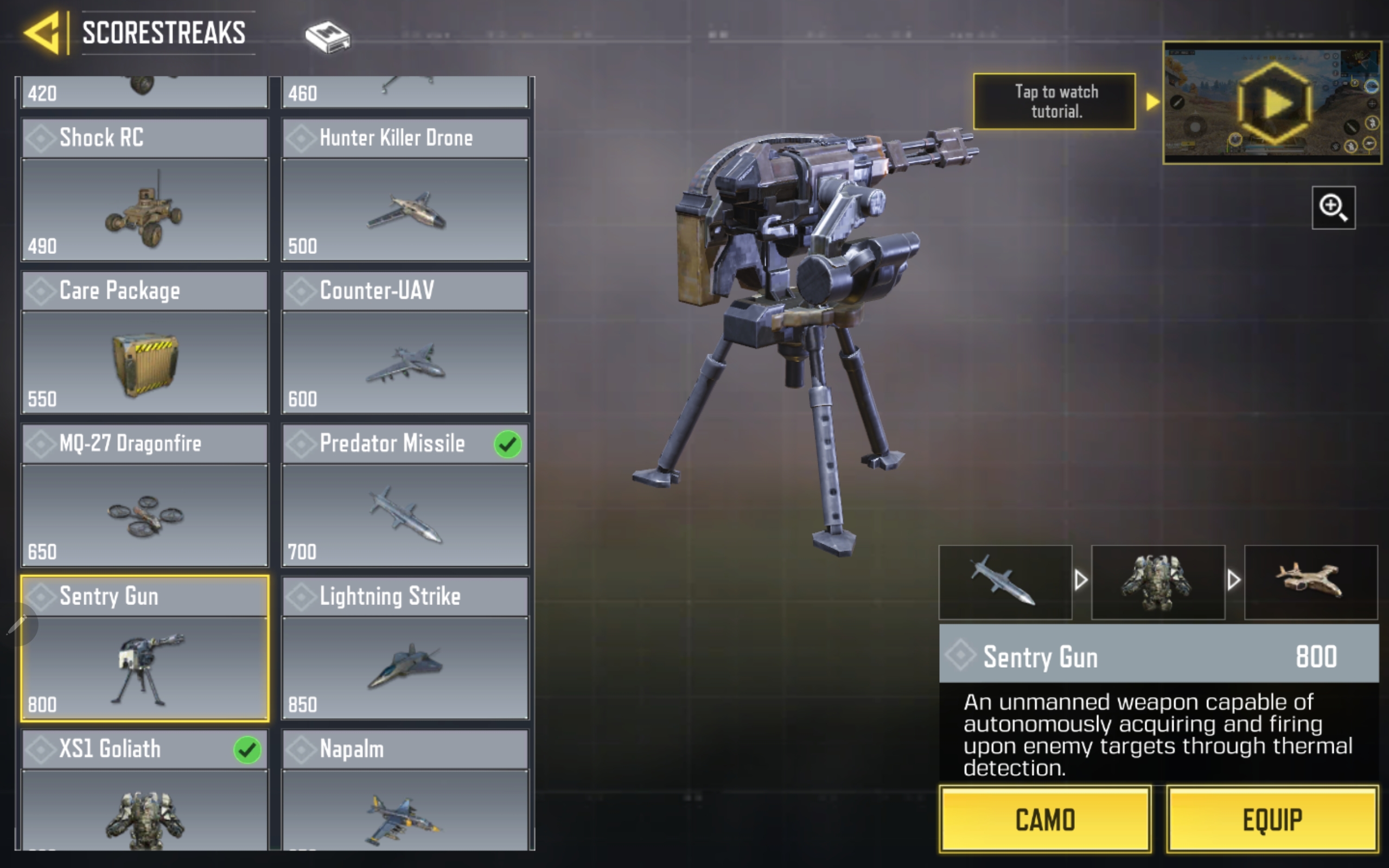1389x868 pixels.
Task: Play the Sentry Gun tutorial video
Action: tap(1272, 103)
